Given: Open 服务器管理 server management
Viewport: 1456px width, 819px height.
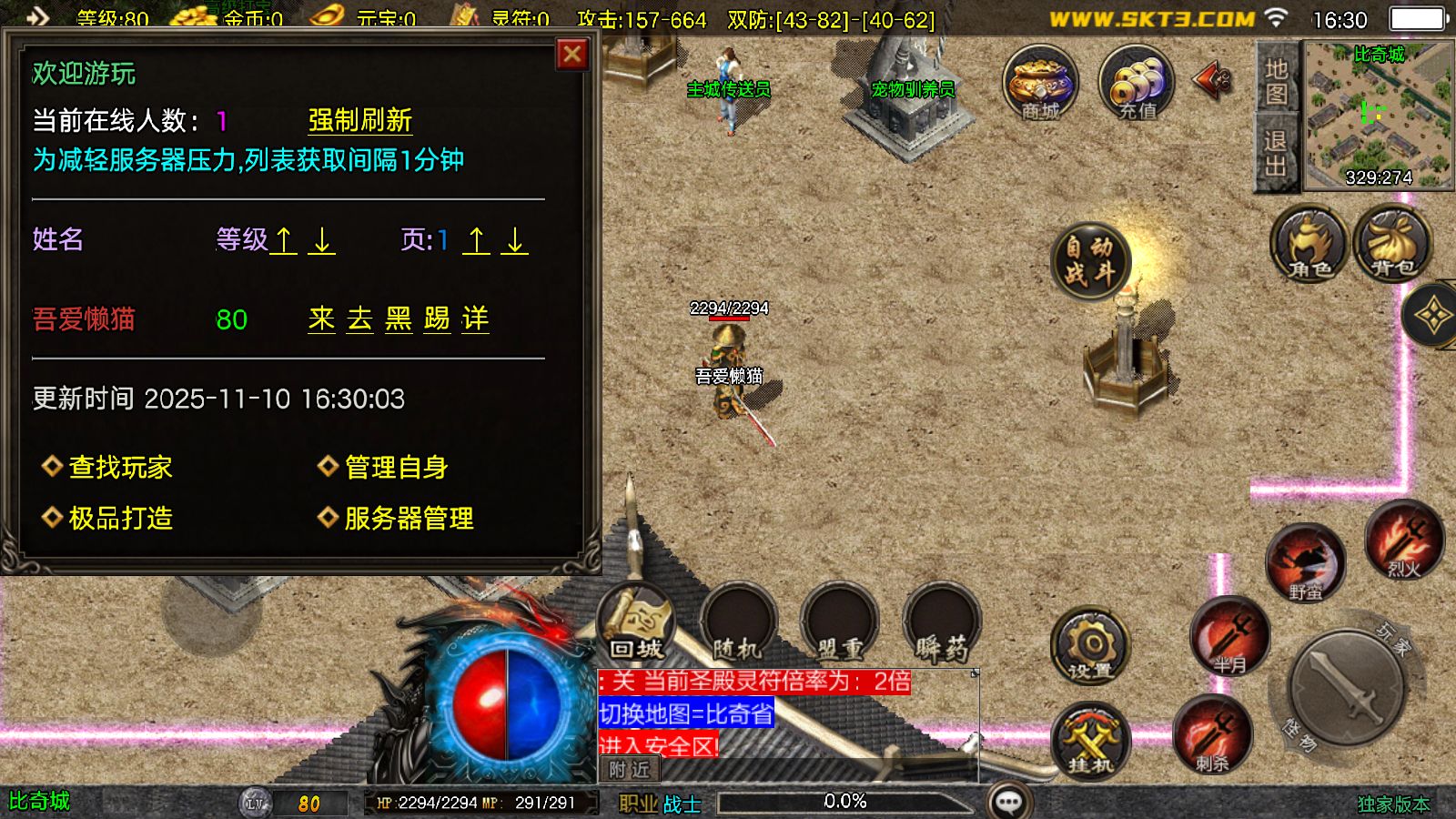Looking at the screenshot, I should (x=409, y=519).
